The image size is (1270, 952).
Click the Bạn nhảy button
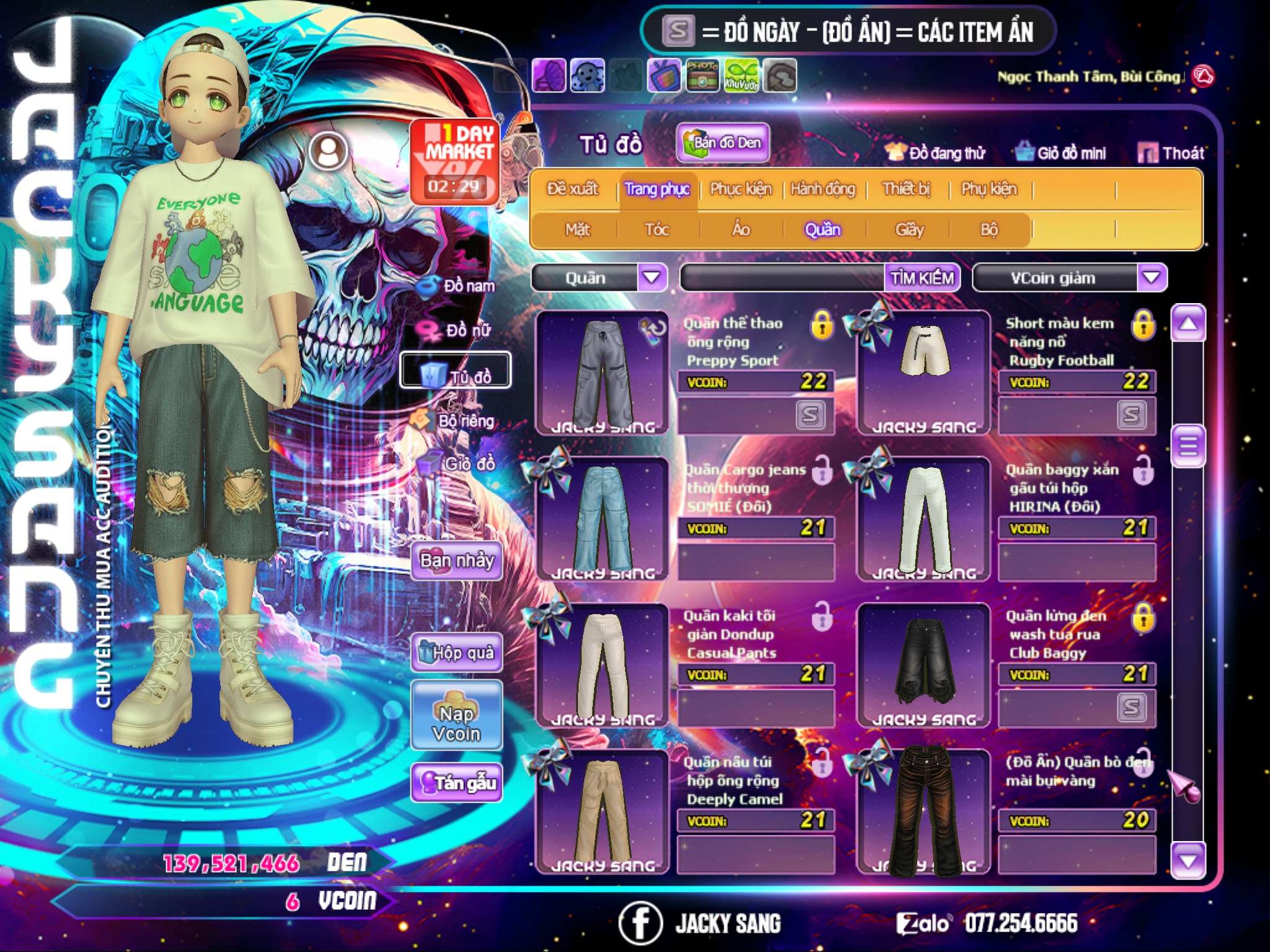pos(456,561)
